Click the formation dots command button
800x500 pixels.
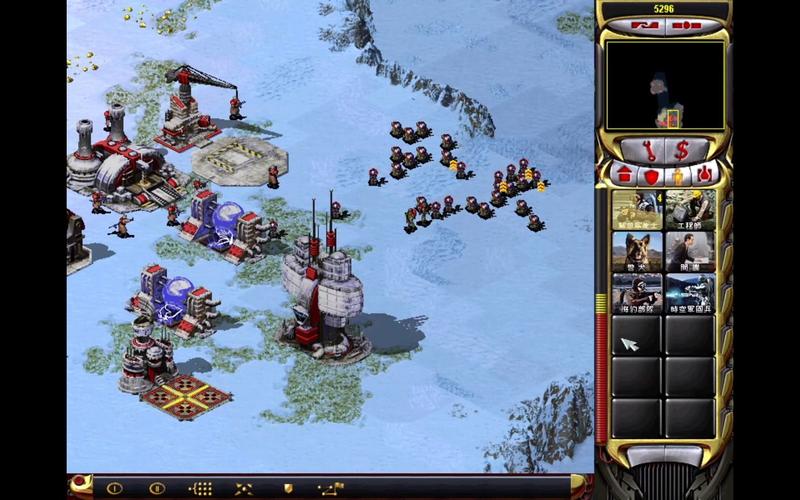tap(201, 488)
